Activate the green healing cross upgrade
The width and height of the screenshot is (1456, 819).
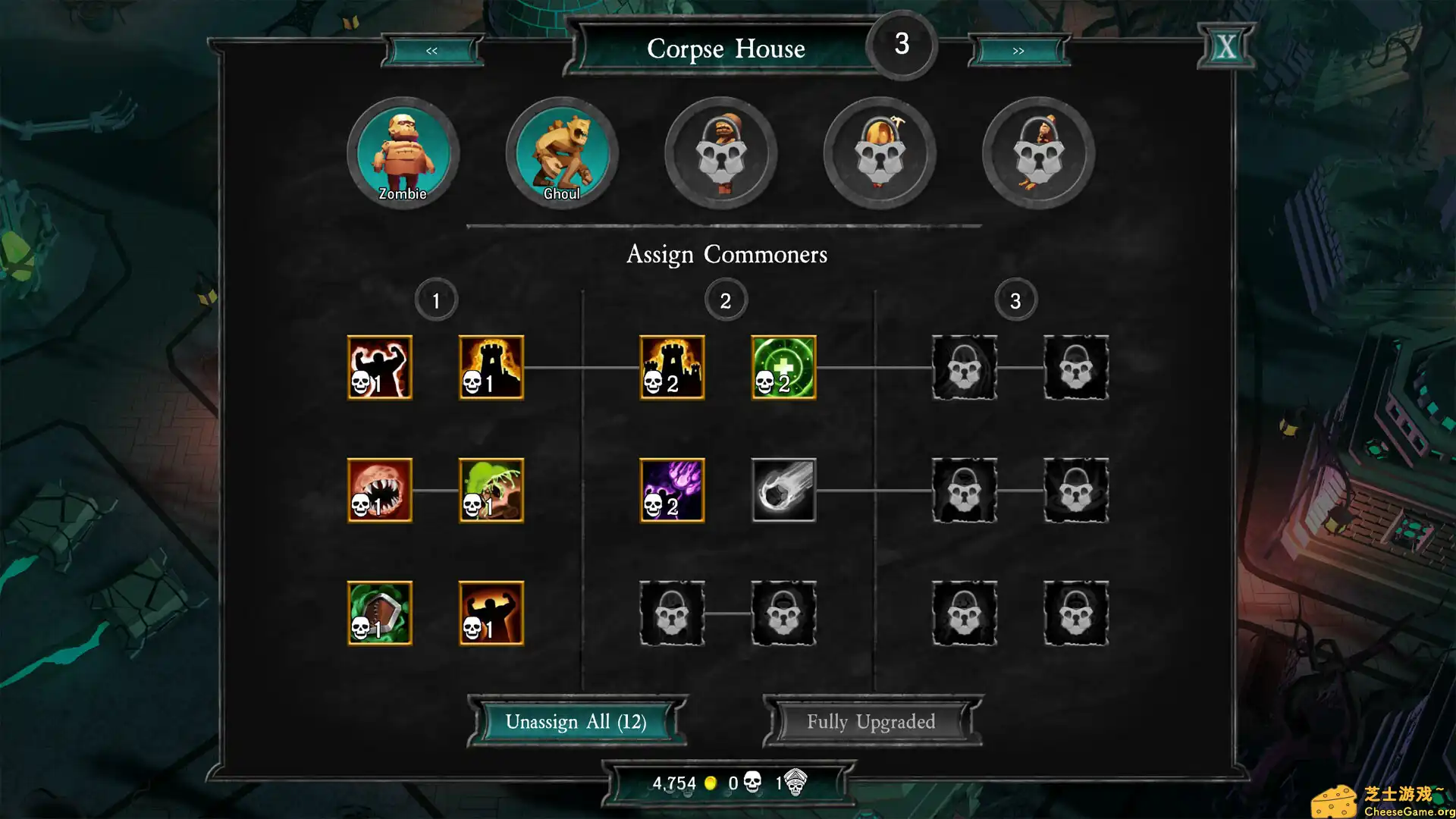click(x=783, y=368)
